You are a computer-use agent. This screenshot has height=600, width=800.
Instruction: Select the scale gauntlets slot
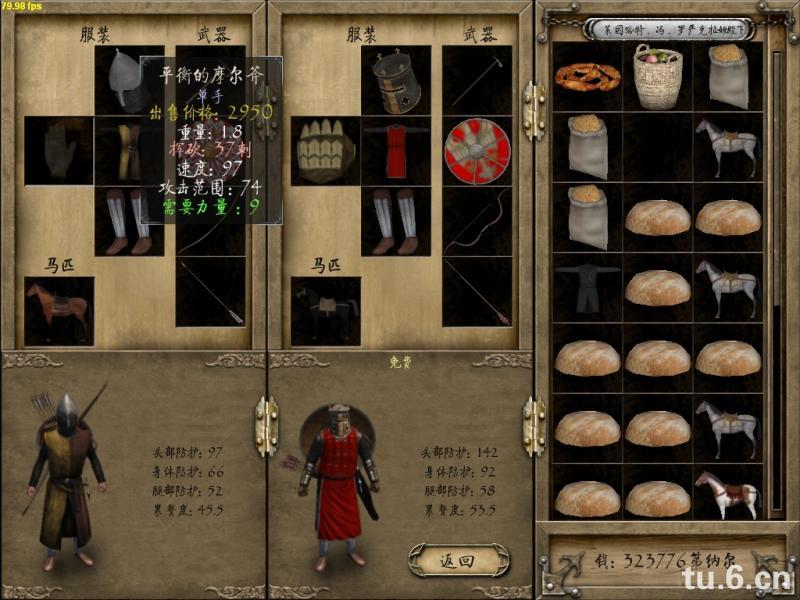pyautogui.click(x=326, y=150)
